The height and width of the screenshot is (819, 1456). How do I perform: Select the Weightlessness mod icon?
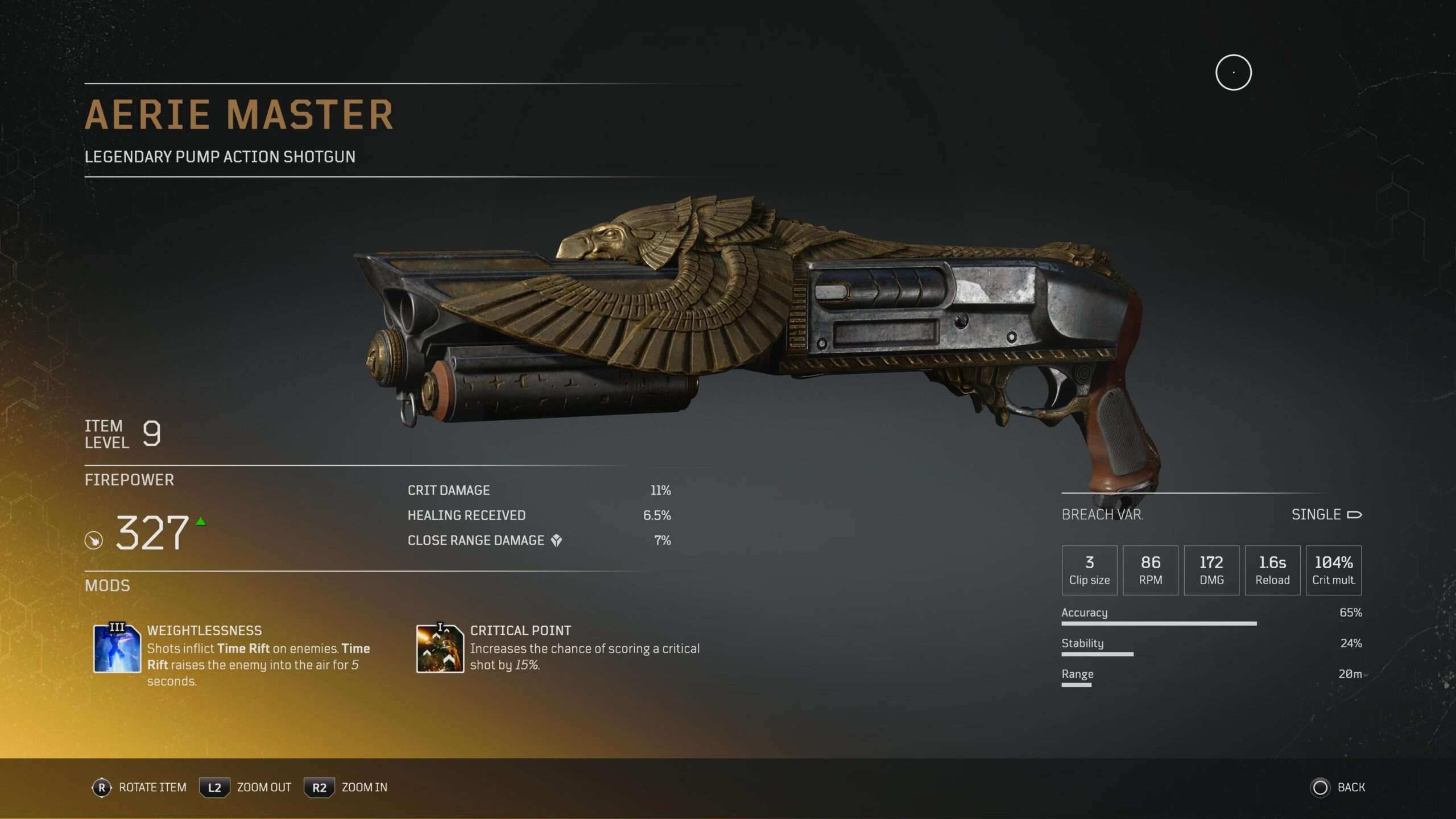(117, 648)
